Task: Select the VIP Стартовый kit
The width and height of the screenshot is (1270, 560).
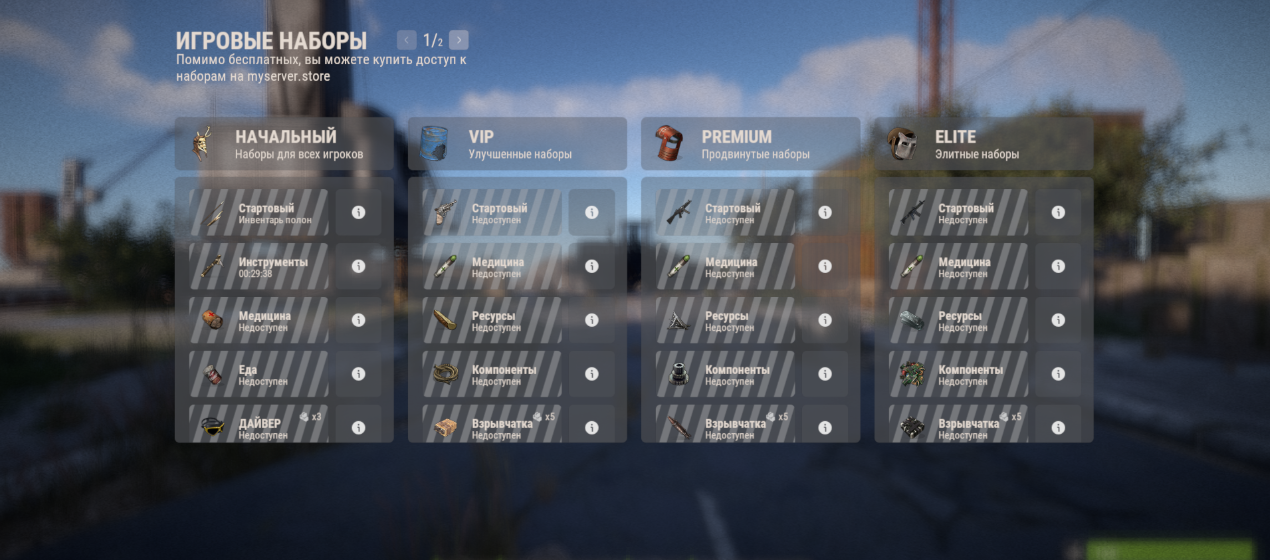Action: point(491,213)
